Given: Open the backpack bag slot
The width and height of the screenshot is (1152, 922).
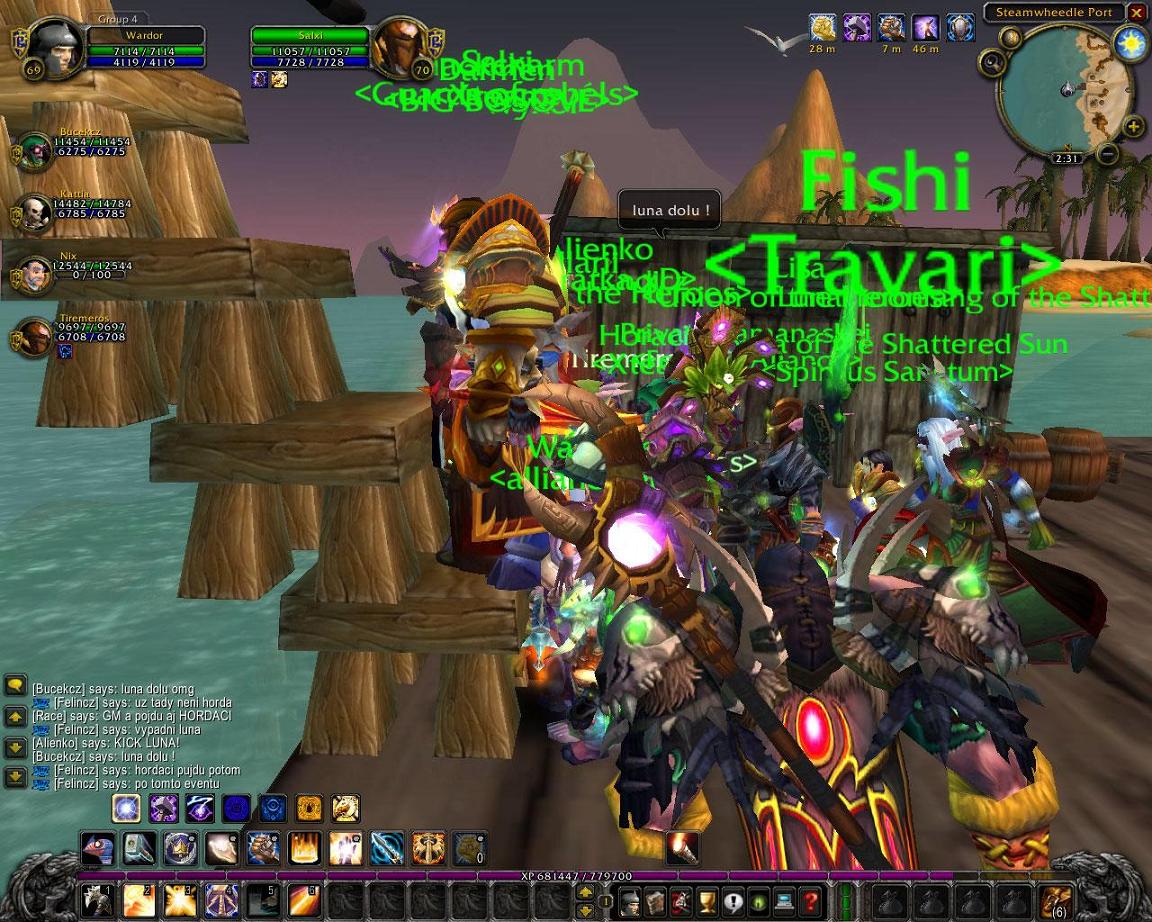Looking at the screenshot, I should pos(1056,900).
